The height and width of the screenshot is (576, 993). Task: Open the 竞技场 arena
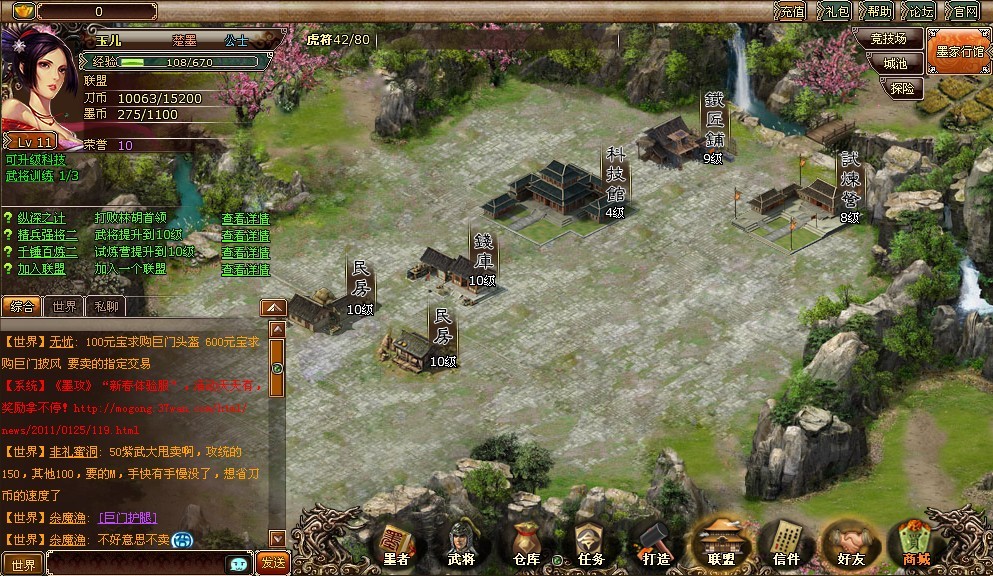888,39
